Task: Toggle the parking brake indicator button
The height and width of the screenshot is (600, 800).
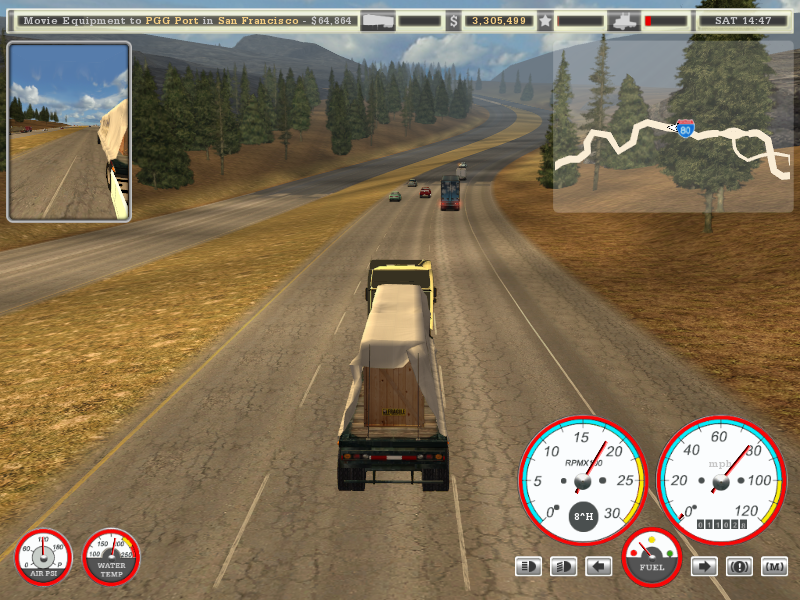Action: click(739, 567)
